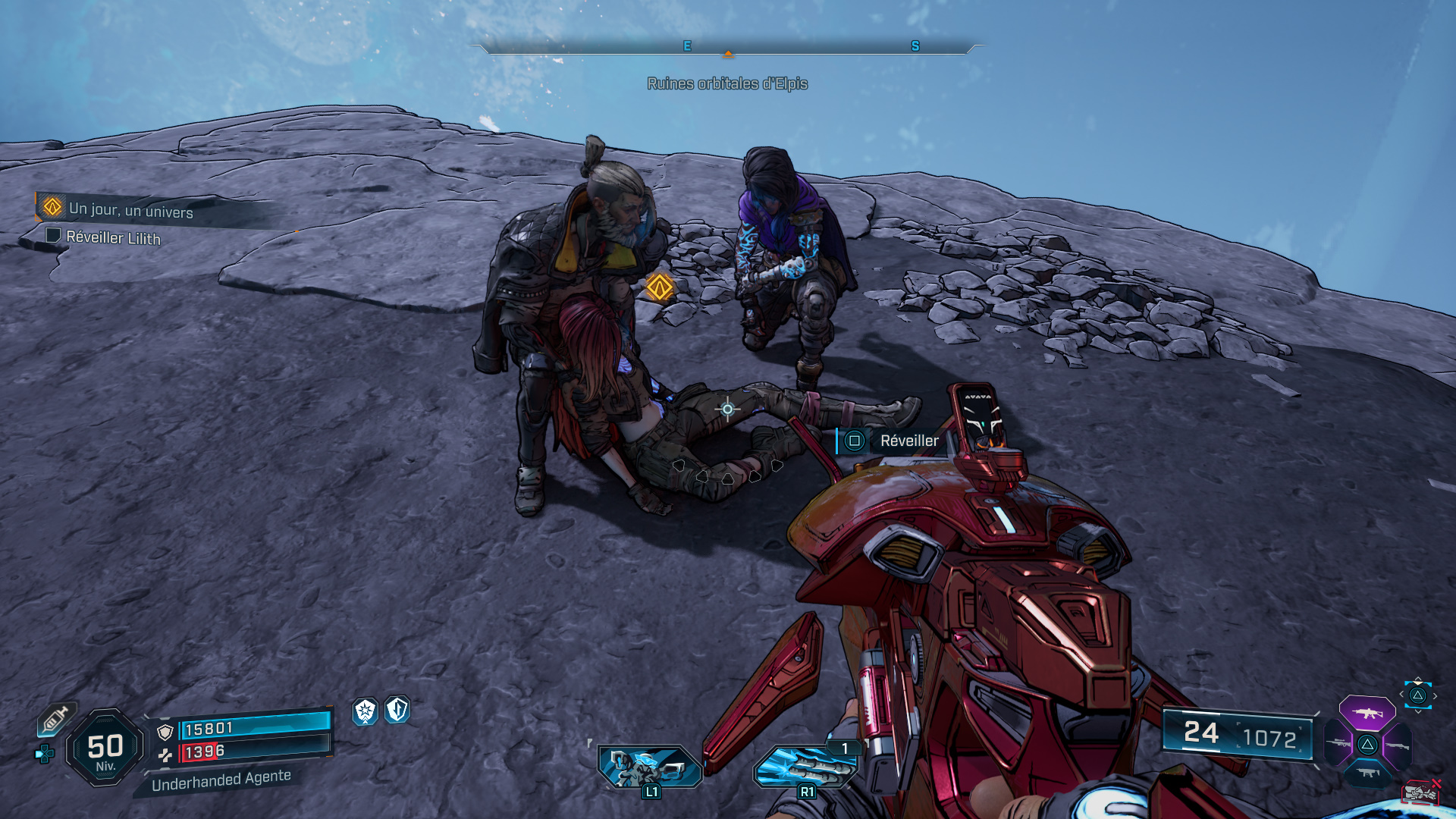Image resolution: width=1456 pixels, height=819 pixels.
Task: Select the assault rifle slot in the weapon wheel
Action: tap(1367, 713)
